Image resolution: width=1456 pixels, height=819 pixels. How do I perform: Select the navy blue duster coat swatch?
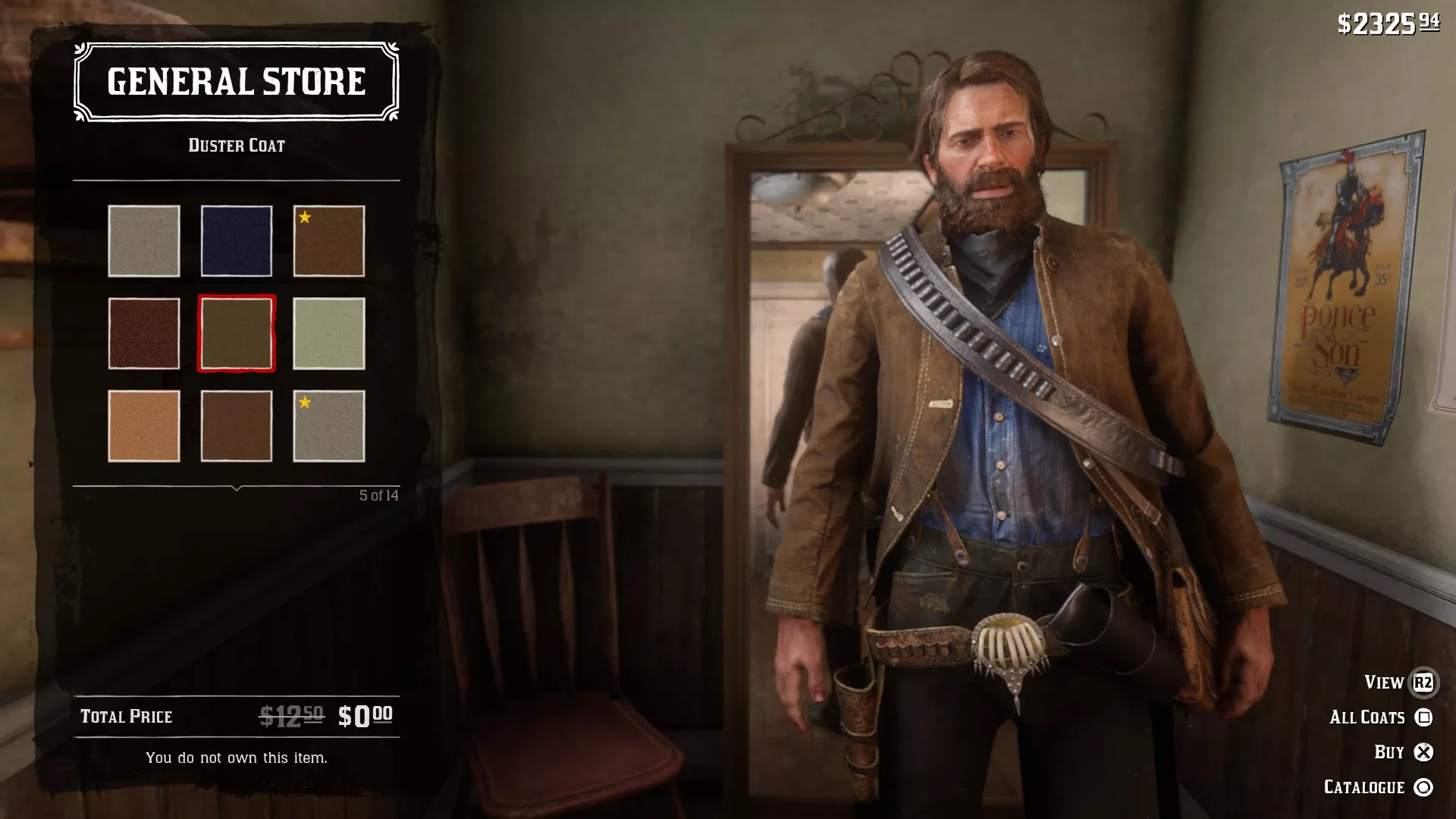click(x=237, y=240)
